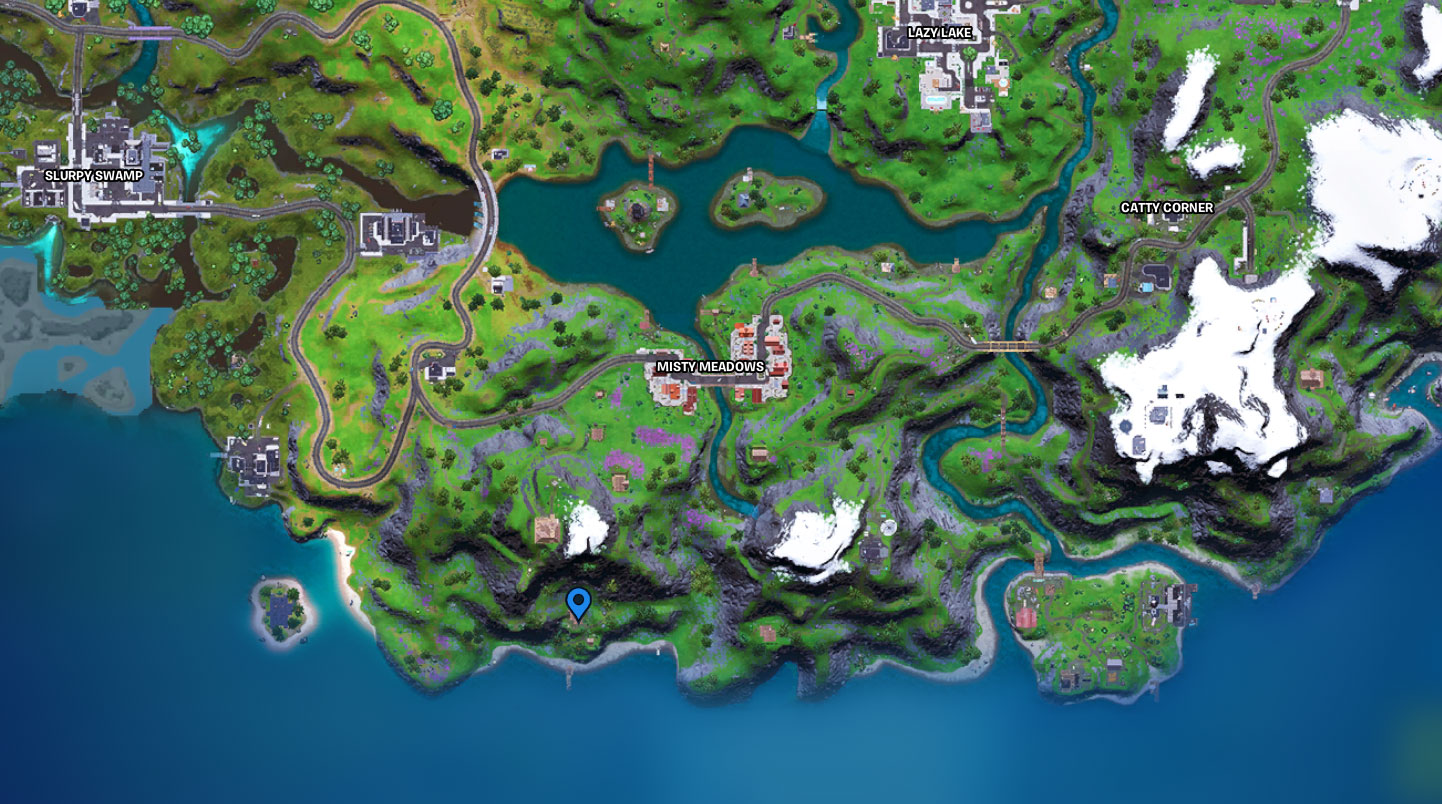Select the CATTY CORNER map label
The image size is (1442, 804).
tap(1169, 209)
